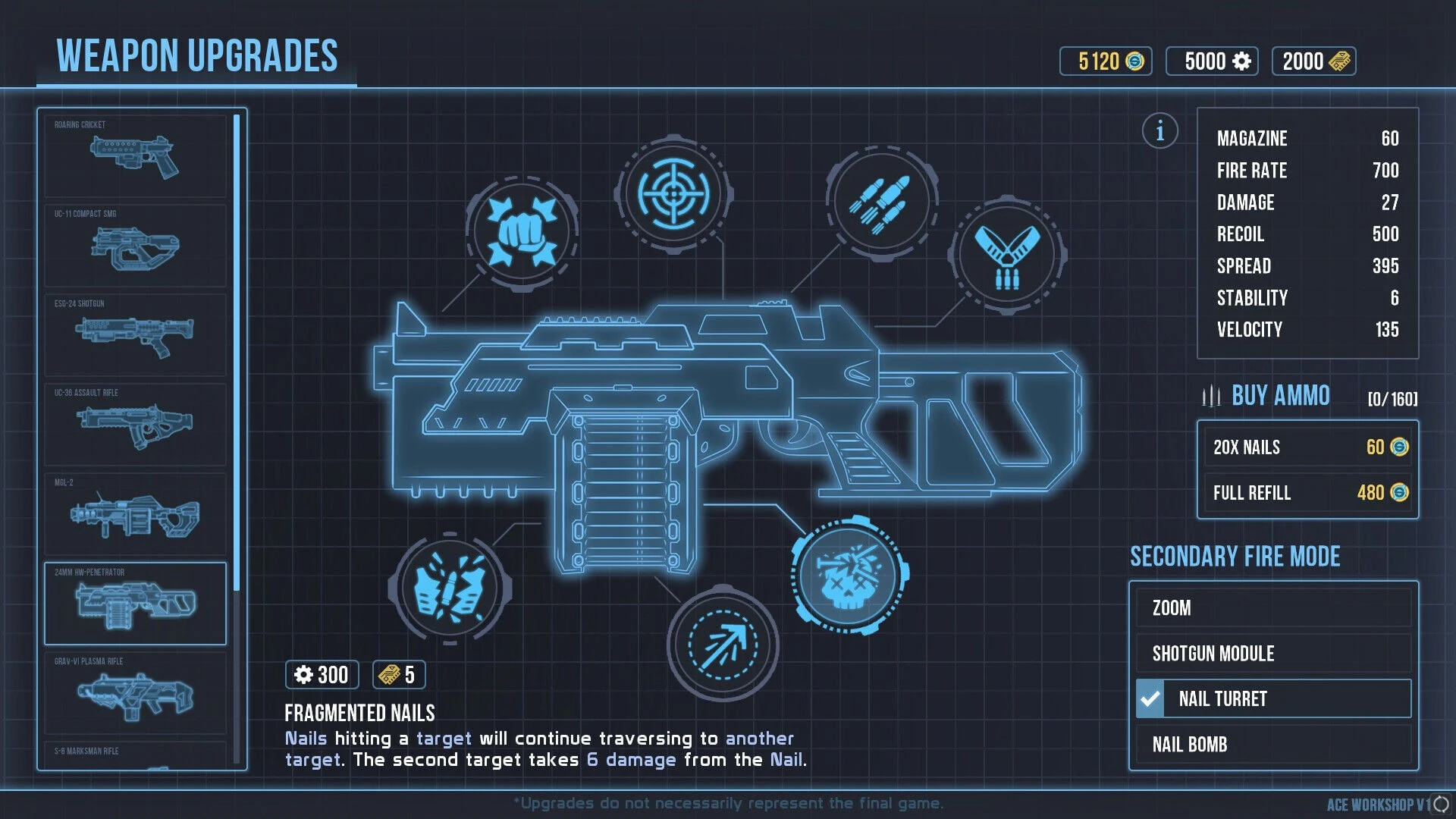
Task: Select the 24MM HW-Penetrator weapon
Action: click(135, 604)
